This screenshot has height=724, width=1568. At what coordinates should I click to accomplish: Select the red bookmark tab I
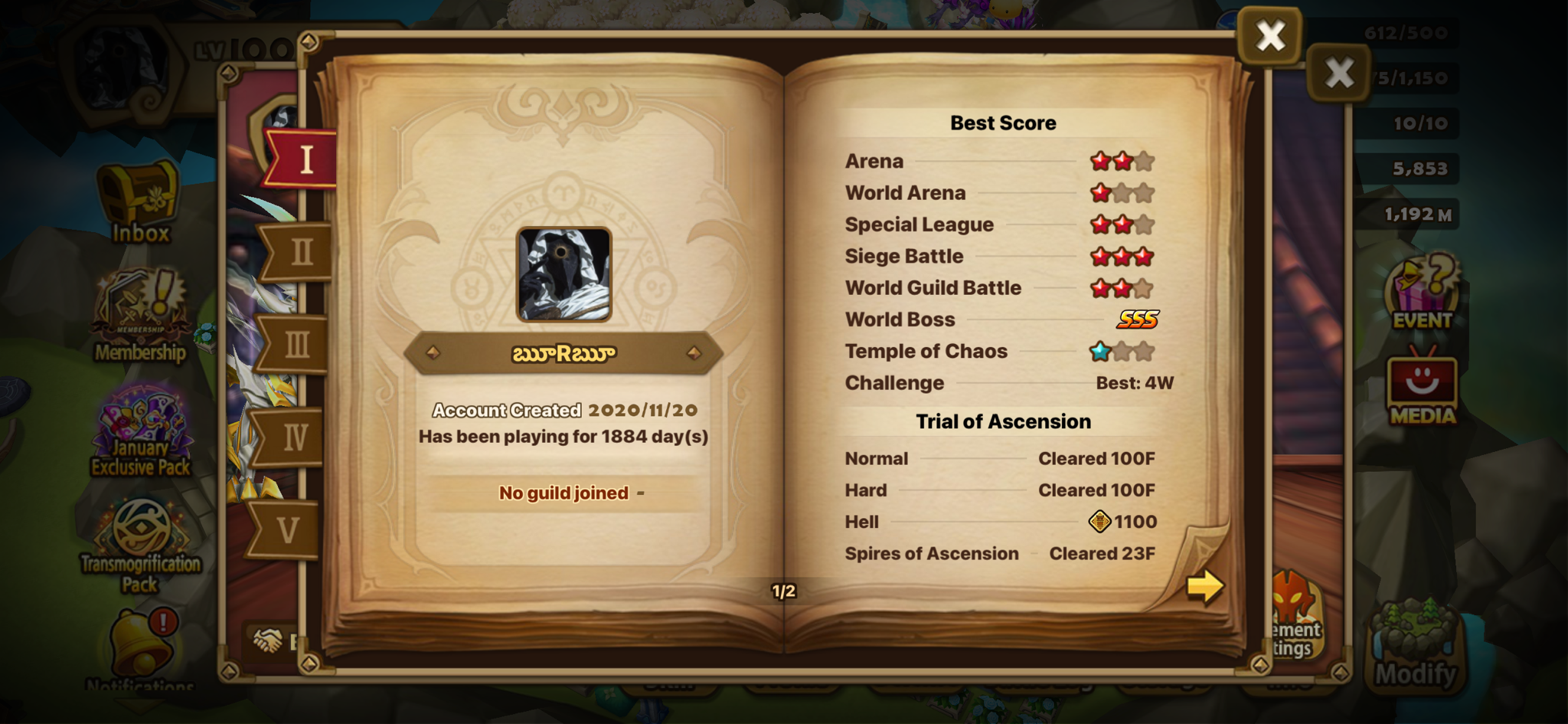304,159
